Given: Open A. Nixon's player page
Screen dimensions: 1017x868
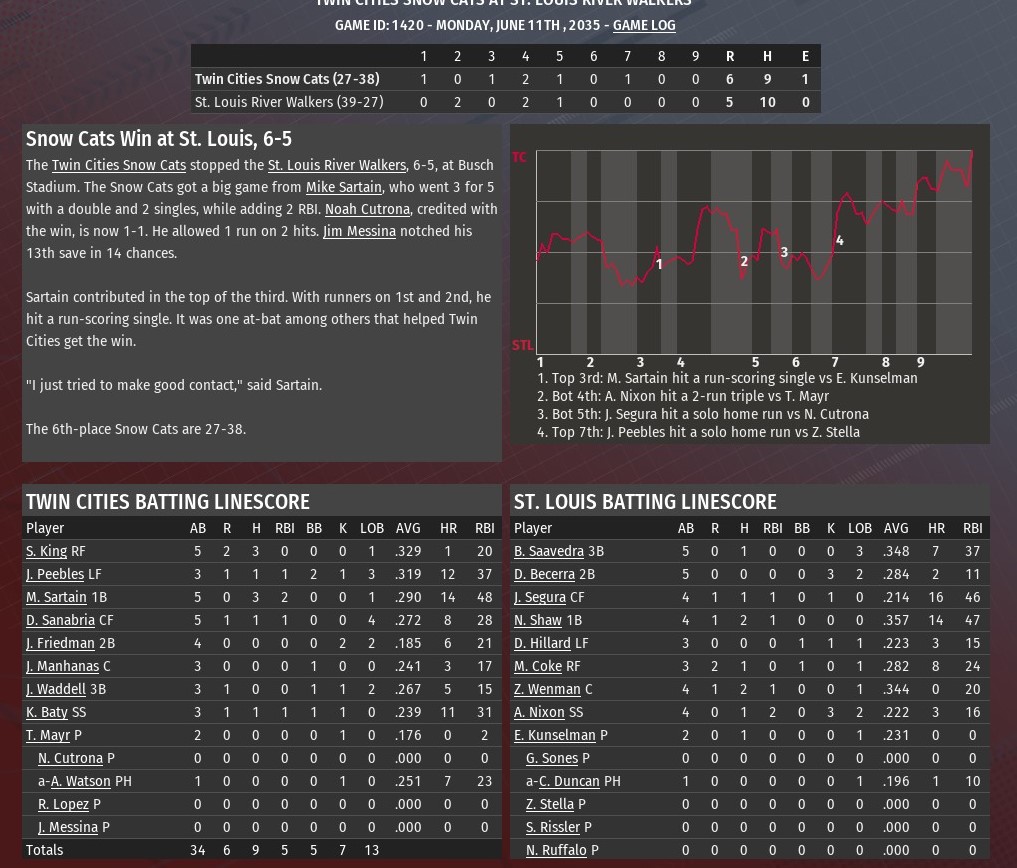Looking at the screenshot, I should click(x=540, y=712).
